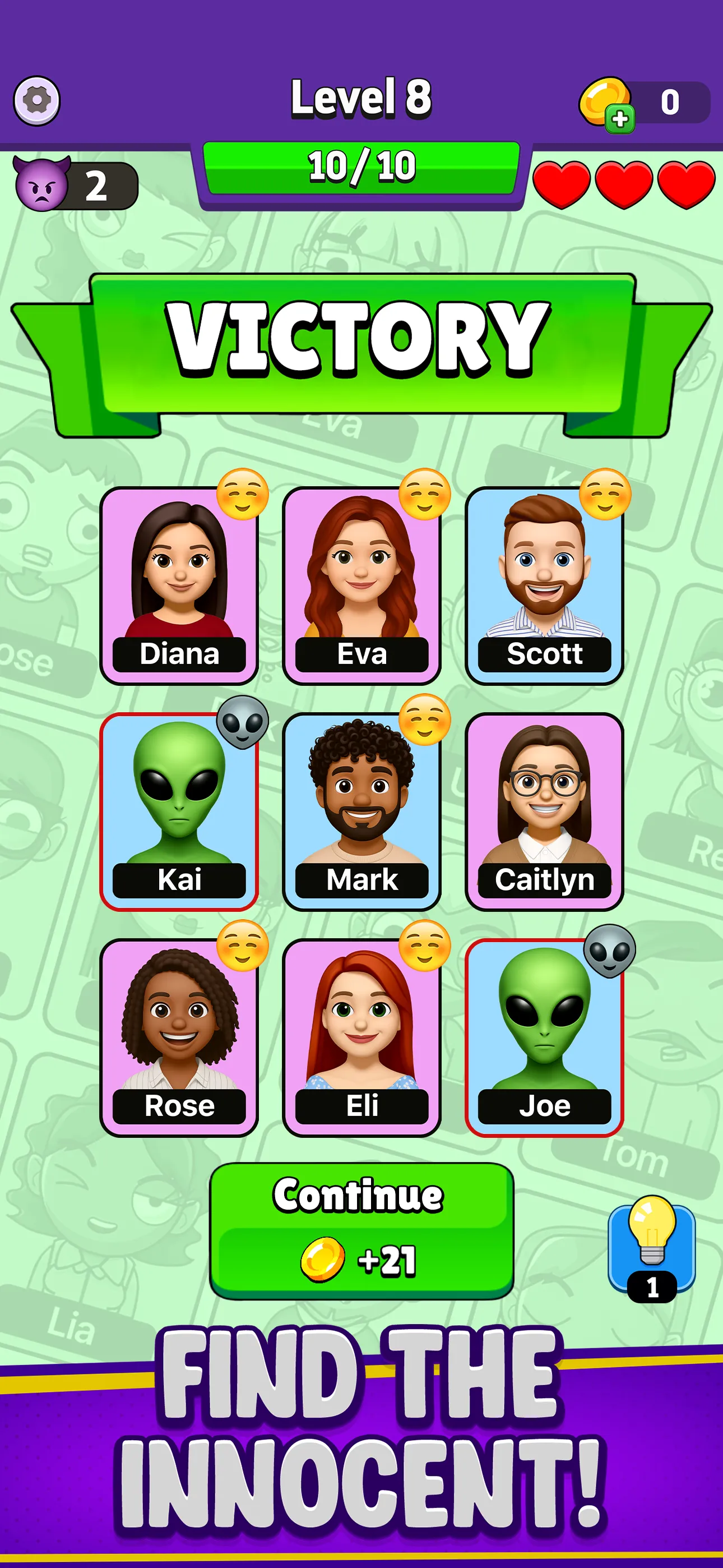
Task: Pick Caitlyn's character card
Action: click(544, 811)
